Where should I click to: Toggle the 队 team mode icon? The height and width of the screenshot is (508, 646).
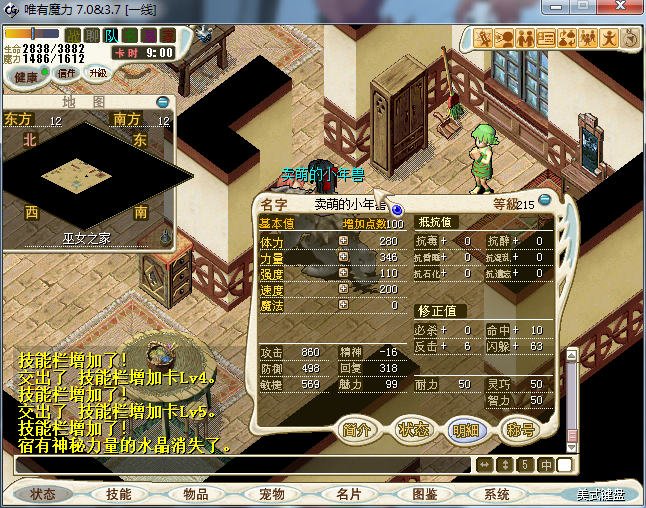click(x=111, y=36)
